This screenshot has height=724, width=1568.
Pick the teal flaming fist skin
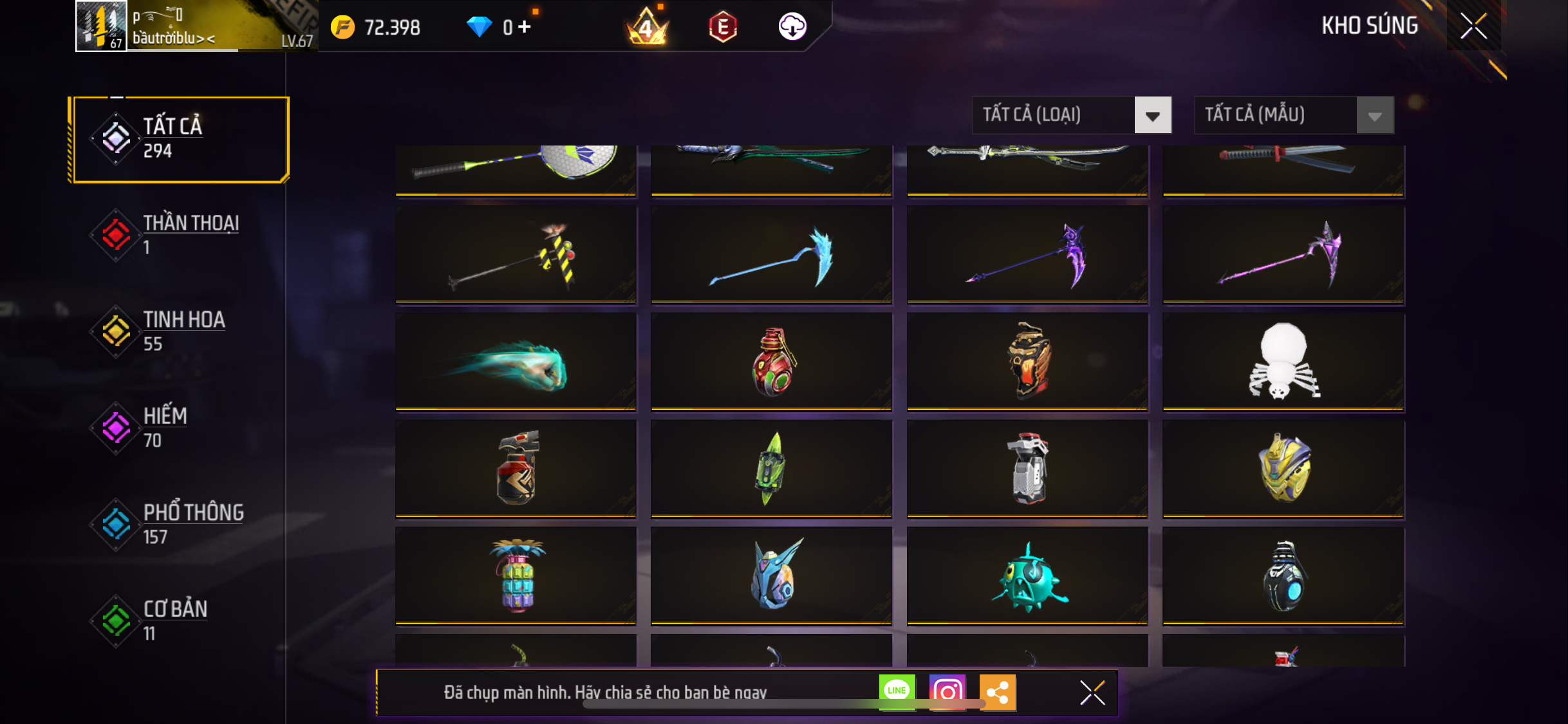tap(516, 362)
